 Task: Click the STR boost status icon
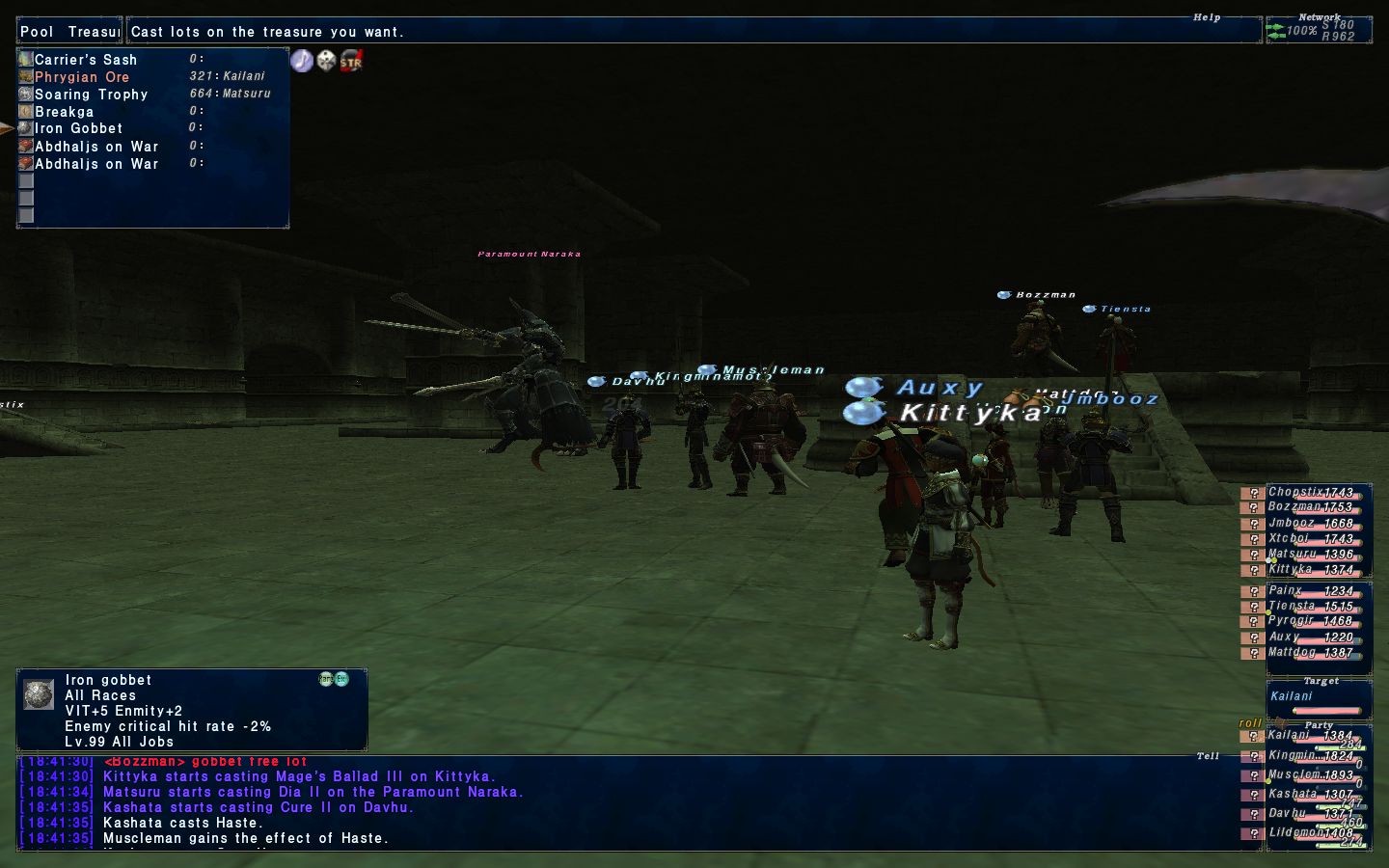pyautogui.click(x=351, y=61)
